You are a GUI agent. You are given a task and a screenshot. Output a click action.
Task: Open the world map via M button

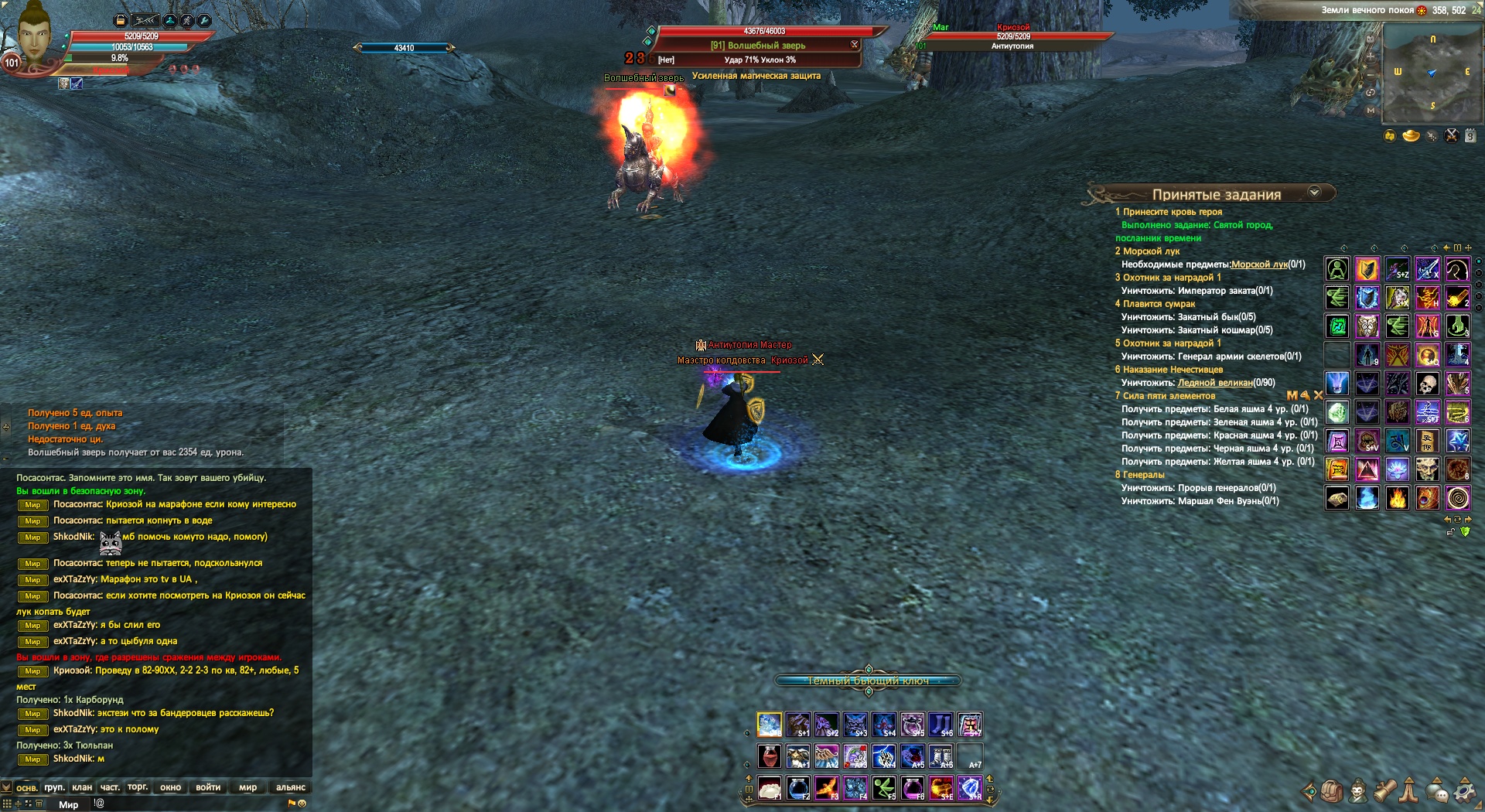1371,111
